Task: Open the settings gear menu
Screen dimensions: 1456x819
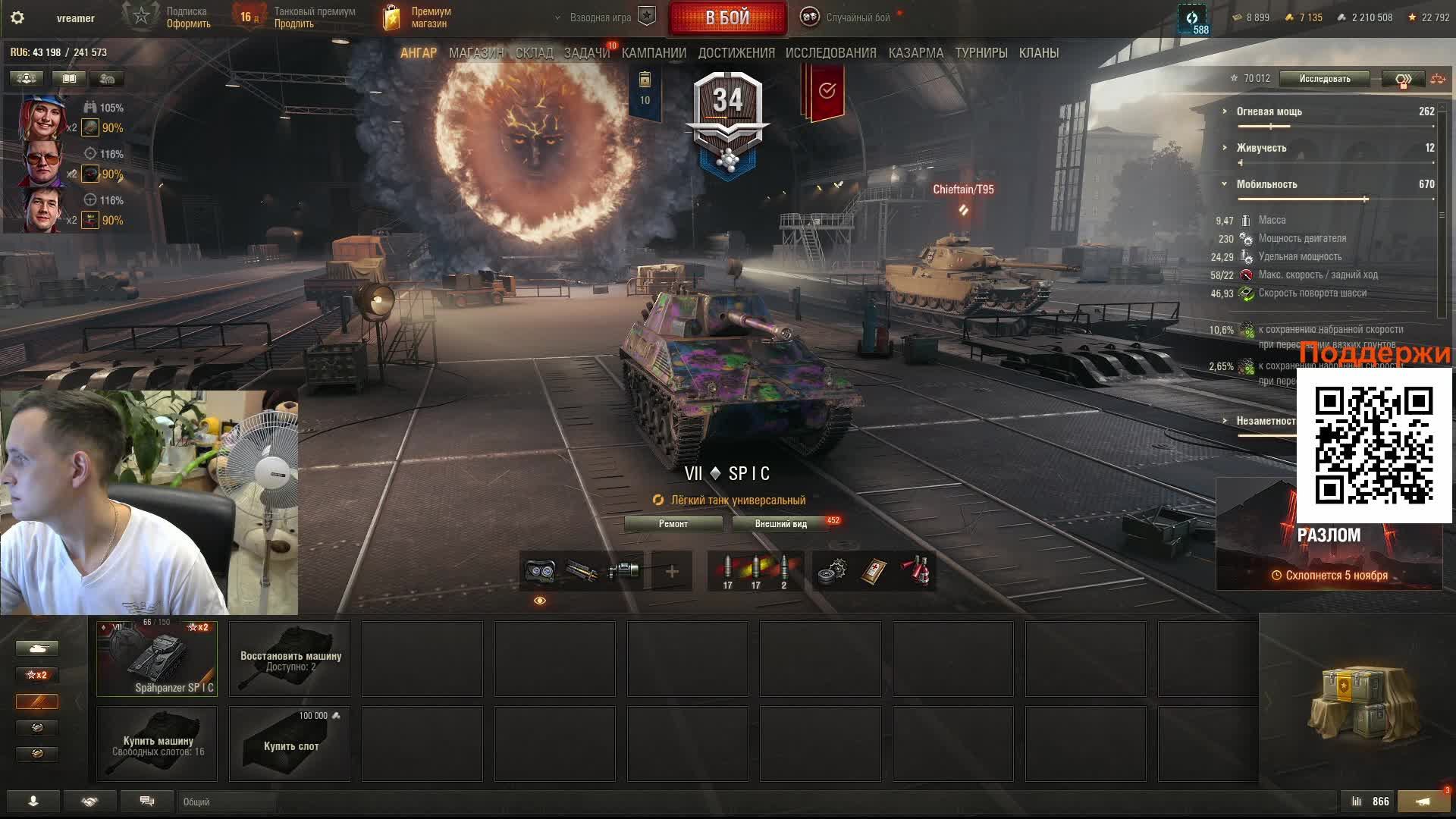Action: (x=17, y=17)
